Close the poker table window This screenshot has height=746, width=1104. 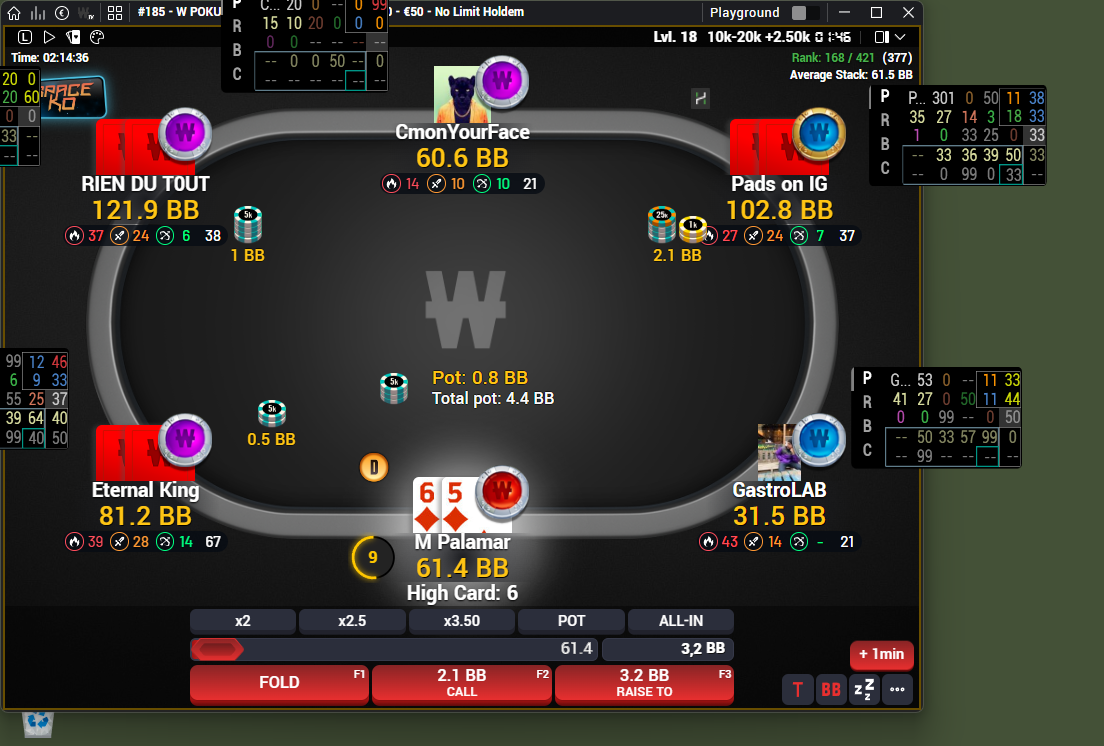tap(908, 13)
